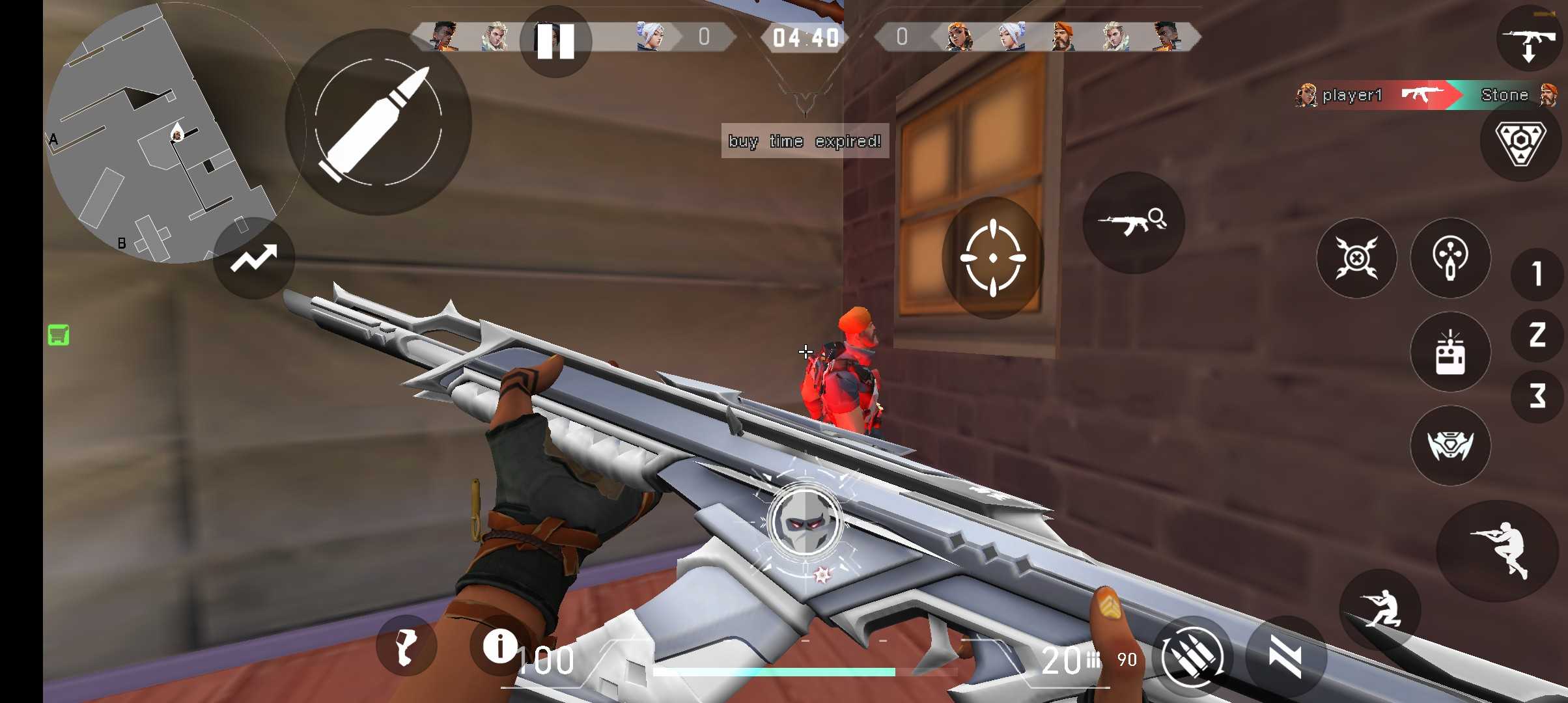Select weapon slot 3
Viewport: 1568px width, 703px height.
pyautogui.click(x=1538, y=395)
